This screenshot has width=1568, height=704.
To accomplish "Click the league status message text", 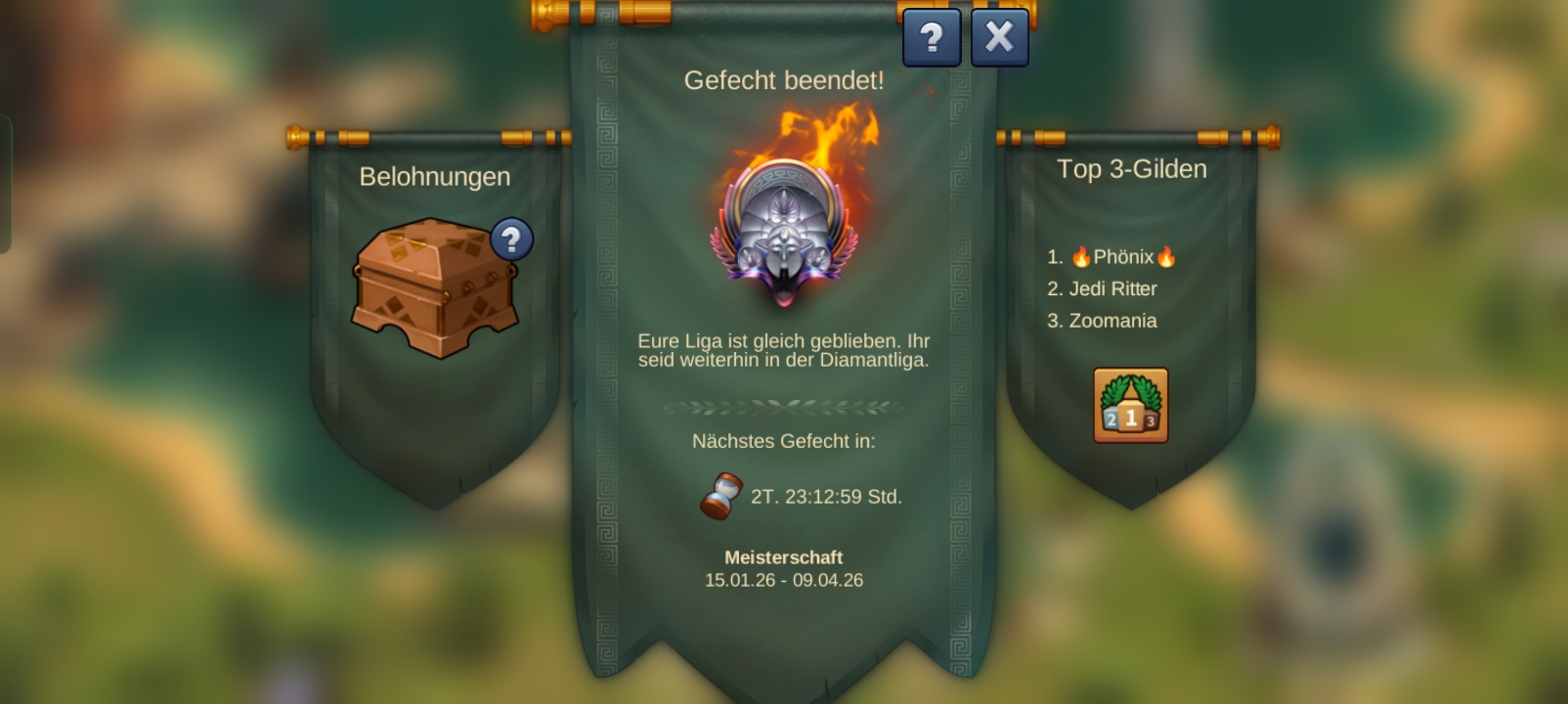I will click(x=784, y=350).
